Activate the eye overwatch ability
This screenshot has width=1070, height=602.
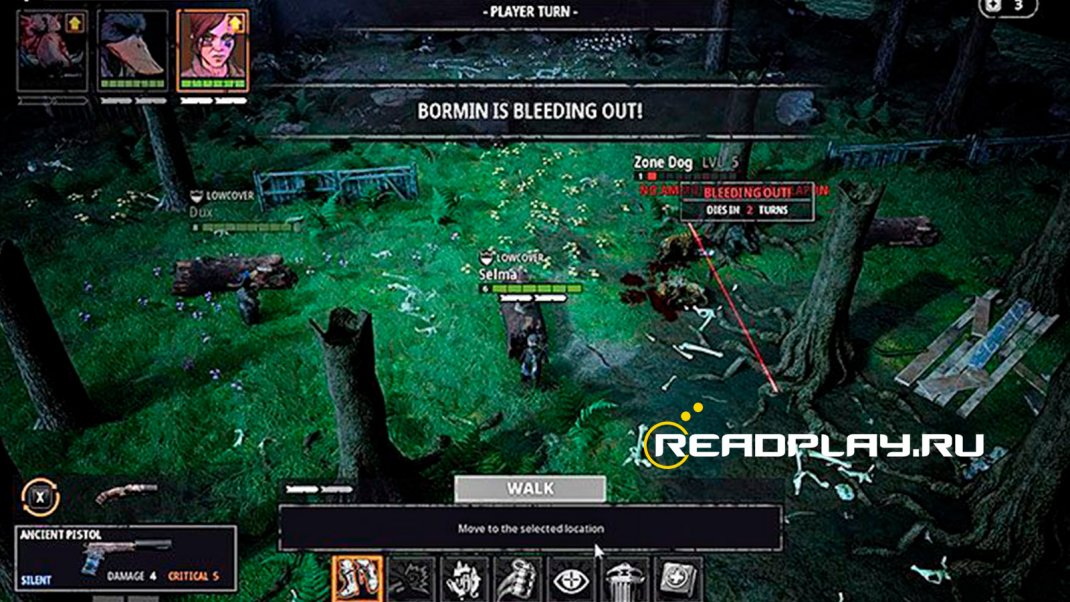(572, 580)
